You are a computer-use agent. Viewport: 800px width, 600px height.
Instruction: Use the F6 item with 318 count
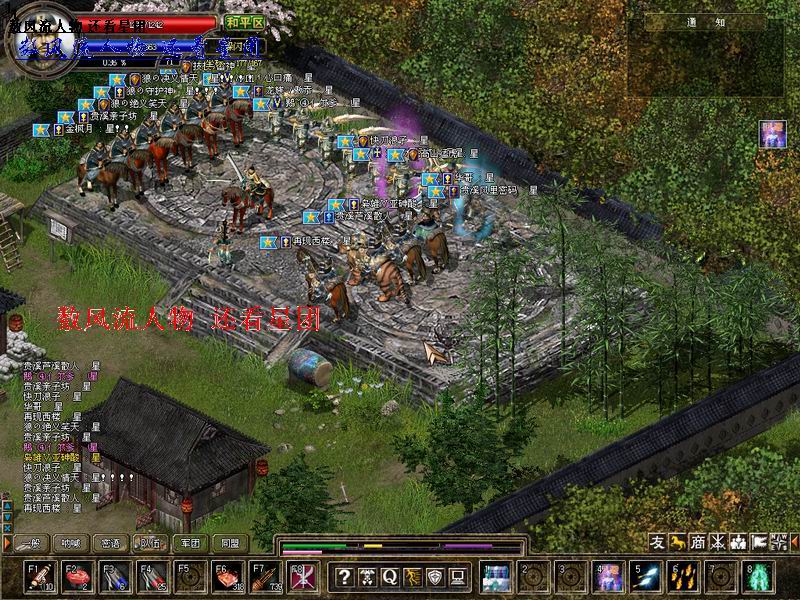[x=229, y=577]
